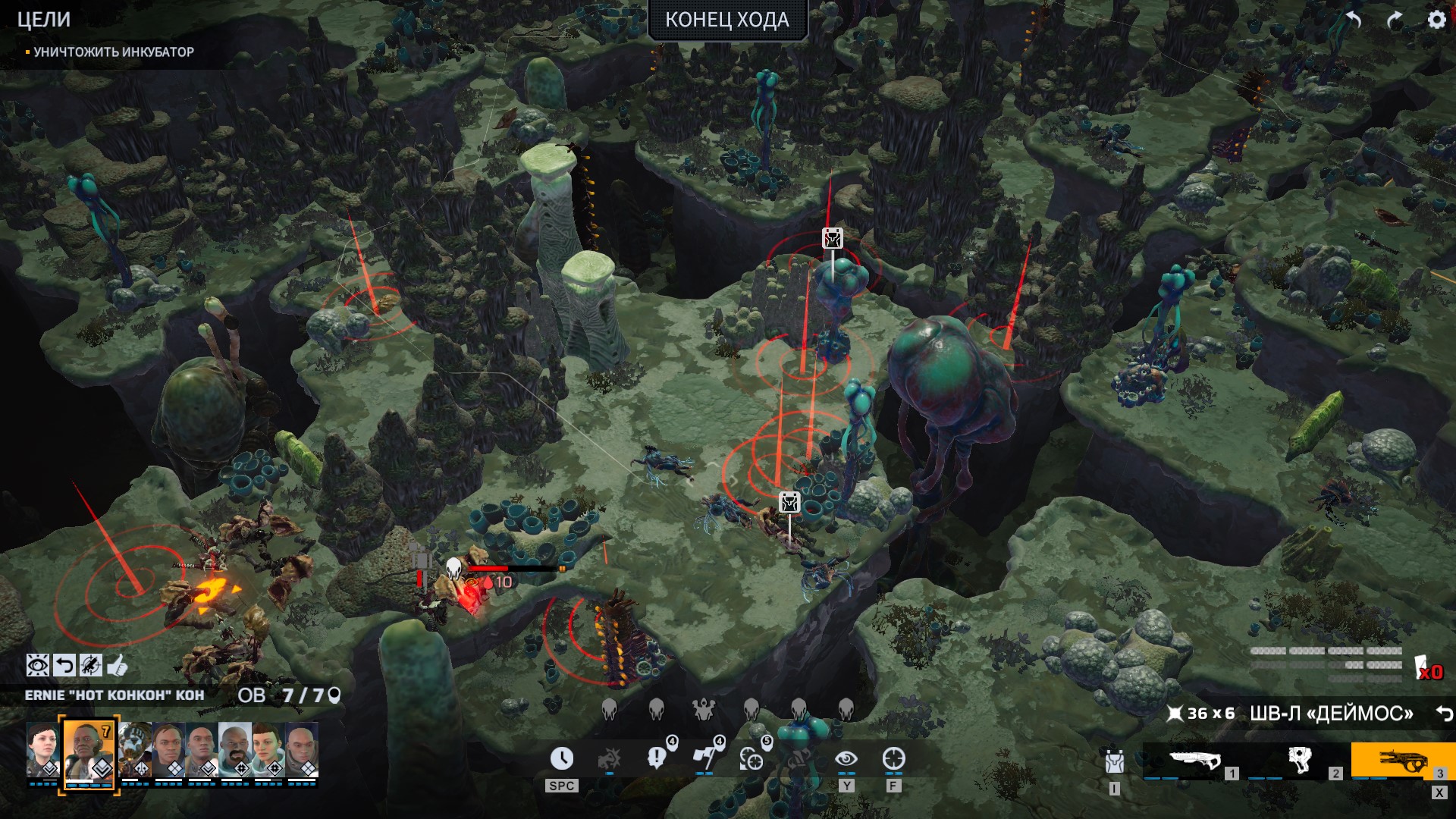Use the double crosshair rapid shot ability

click(x=752, y=758)
